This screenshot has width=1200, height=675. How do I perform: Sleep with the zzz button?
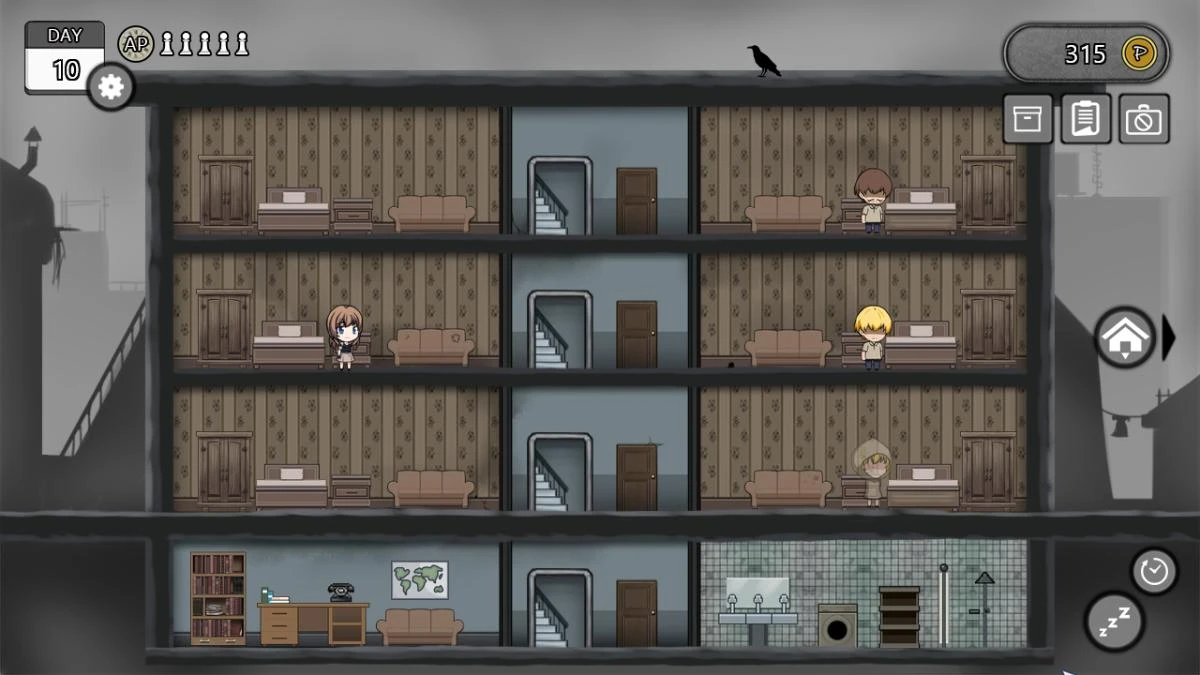pyautogui.click(x=1114, y=620)
